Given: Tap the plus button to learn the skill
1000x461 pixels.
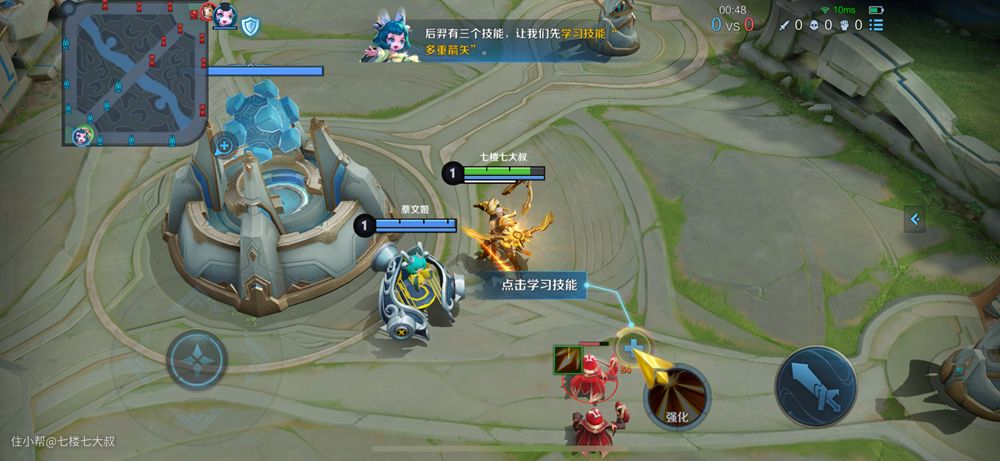Looking at the screenshot, I should [632, 350].
